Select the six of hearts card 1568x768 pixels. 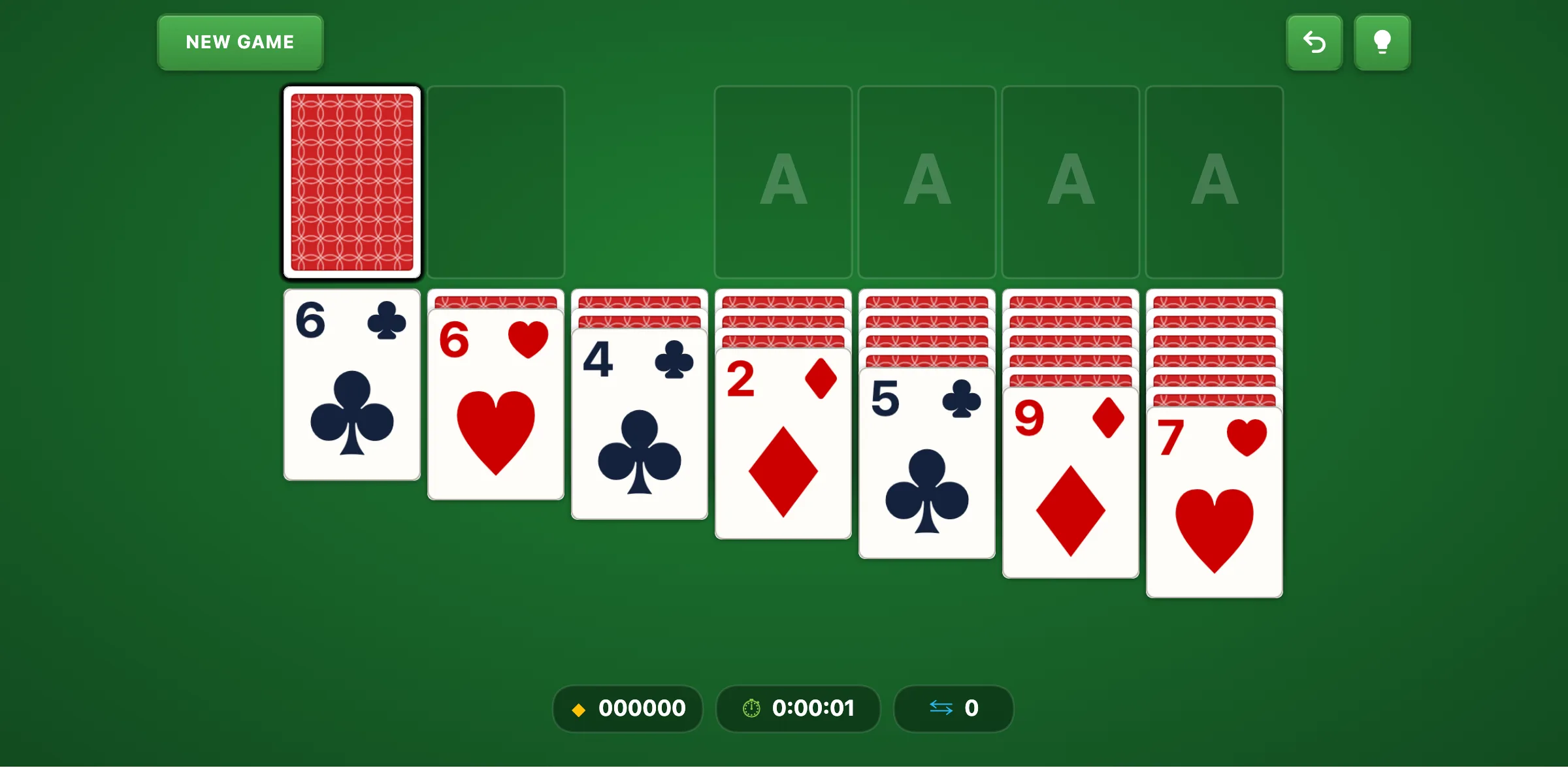click(495, 405)
